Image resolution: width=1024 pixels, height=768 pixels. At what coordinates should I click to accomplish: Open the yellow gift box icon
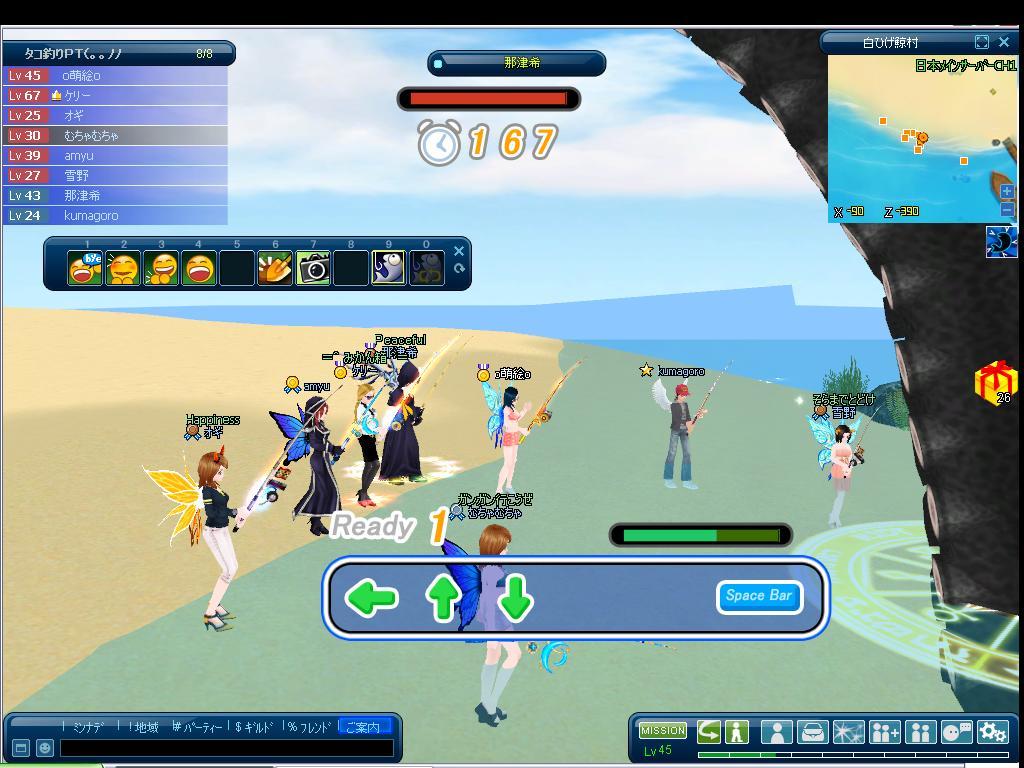995,381
